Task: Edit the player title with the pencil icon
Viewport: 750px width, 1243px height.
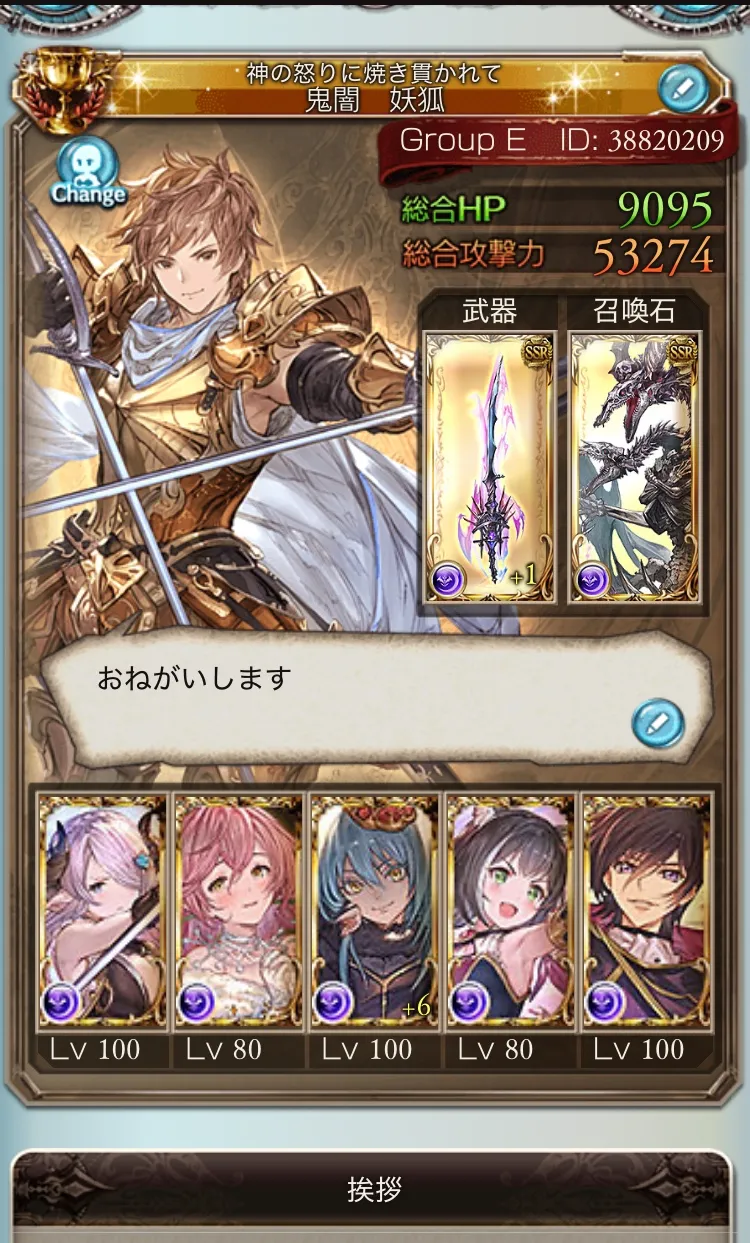Action: [x=684, y=89]
